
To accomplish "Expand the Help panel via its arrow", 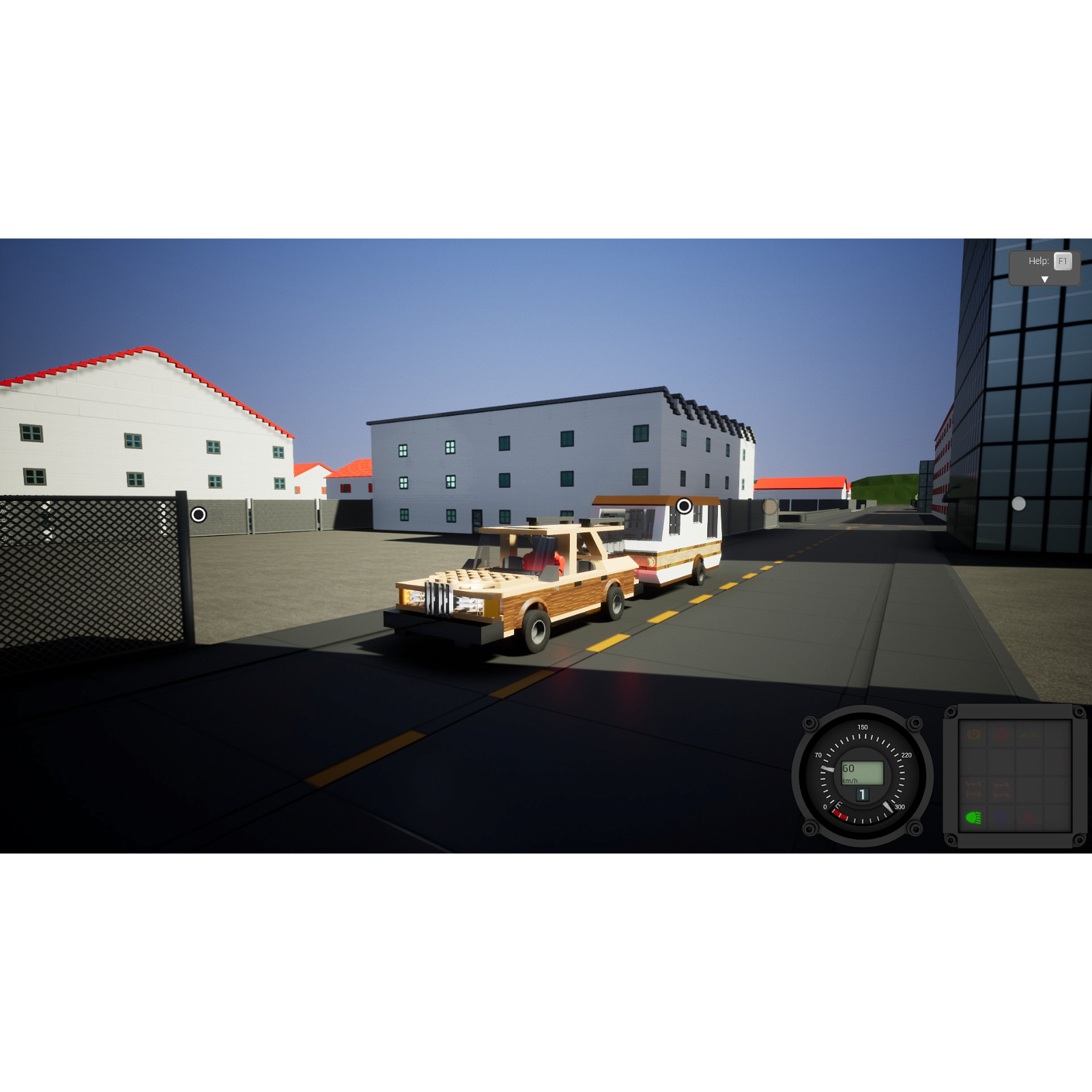I will click(1043, 278).
